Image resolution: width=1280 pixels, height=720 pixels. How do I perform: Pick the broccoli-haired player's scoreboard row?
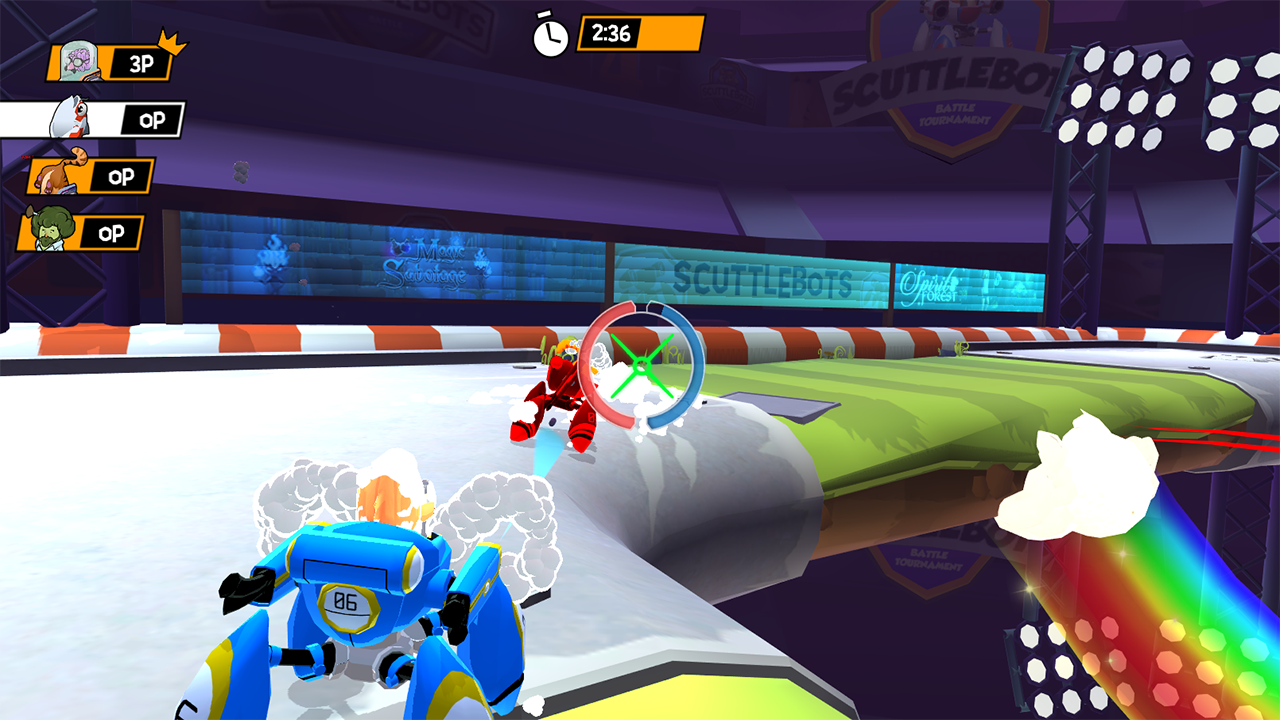click(x=82, y=233)
